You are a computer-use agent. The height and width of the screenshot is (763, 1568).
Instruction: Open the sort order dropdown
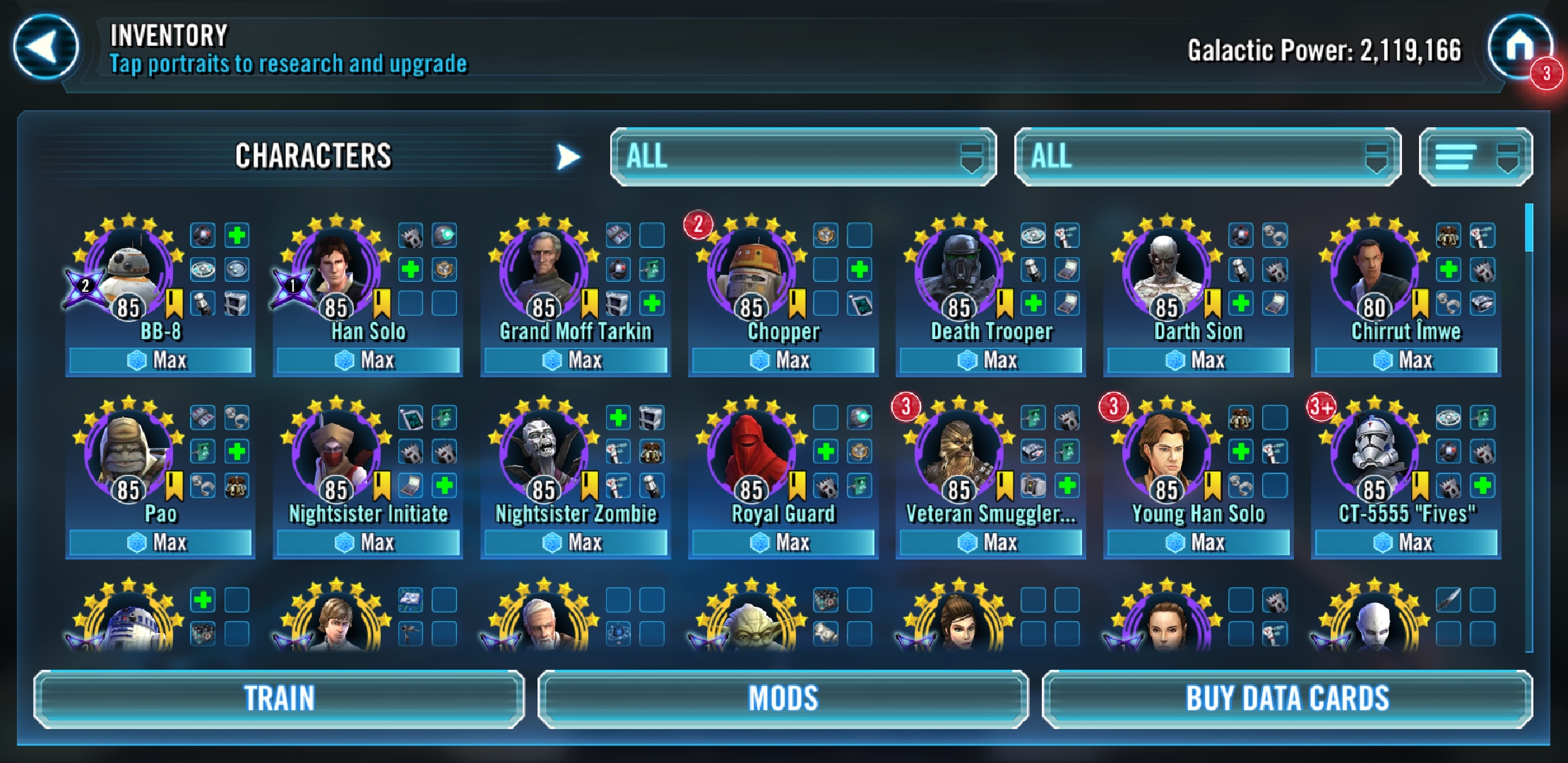coord(1475,157)
